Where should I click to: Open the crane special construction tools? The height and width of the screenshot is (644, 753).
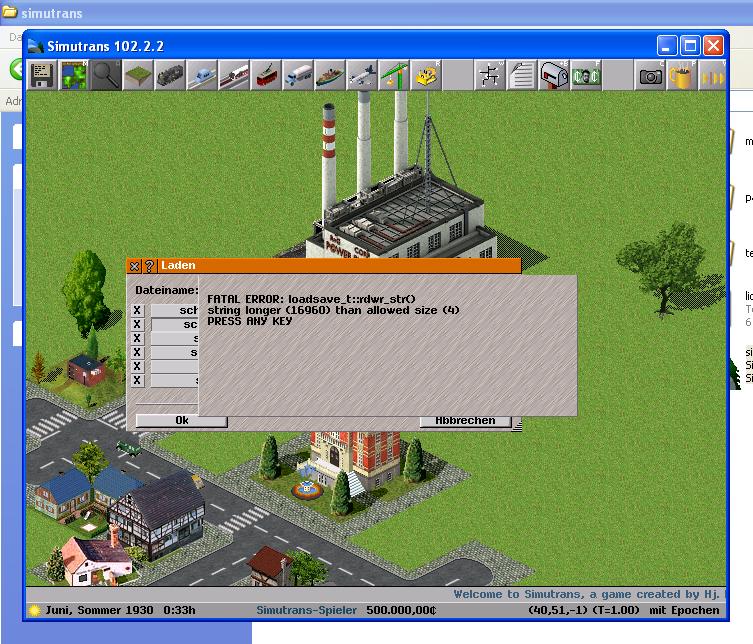point(394,76)
